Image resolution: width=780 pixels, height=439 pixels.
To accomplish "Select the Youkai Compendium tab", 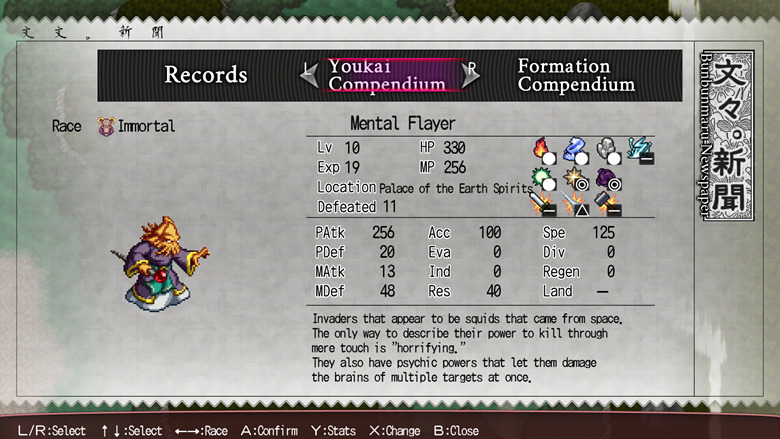I will (x=387, y=75).
